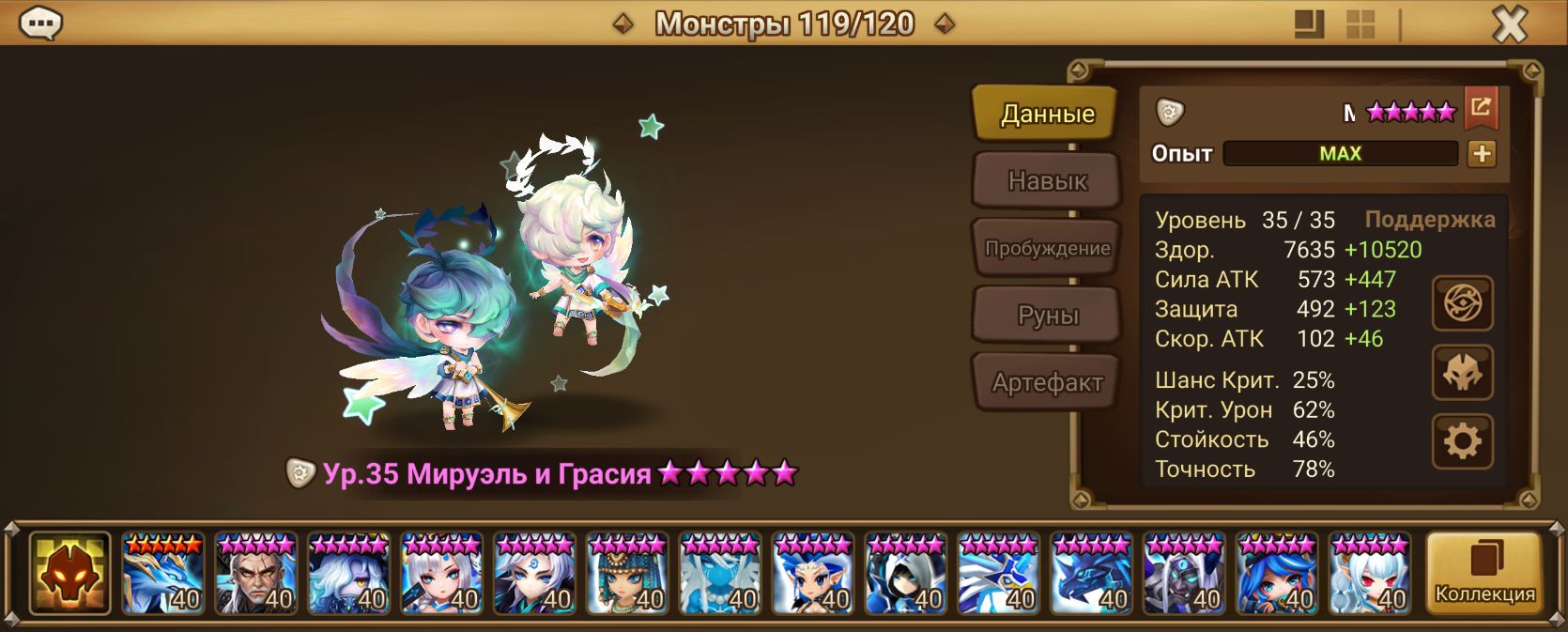This screenshot has width=1568, height=632.
Task: Open the Пробуждение tab
Action: pos(1047,248)
